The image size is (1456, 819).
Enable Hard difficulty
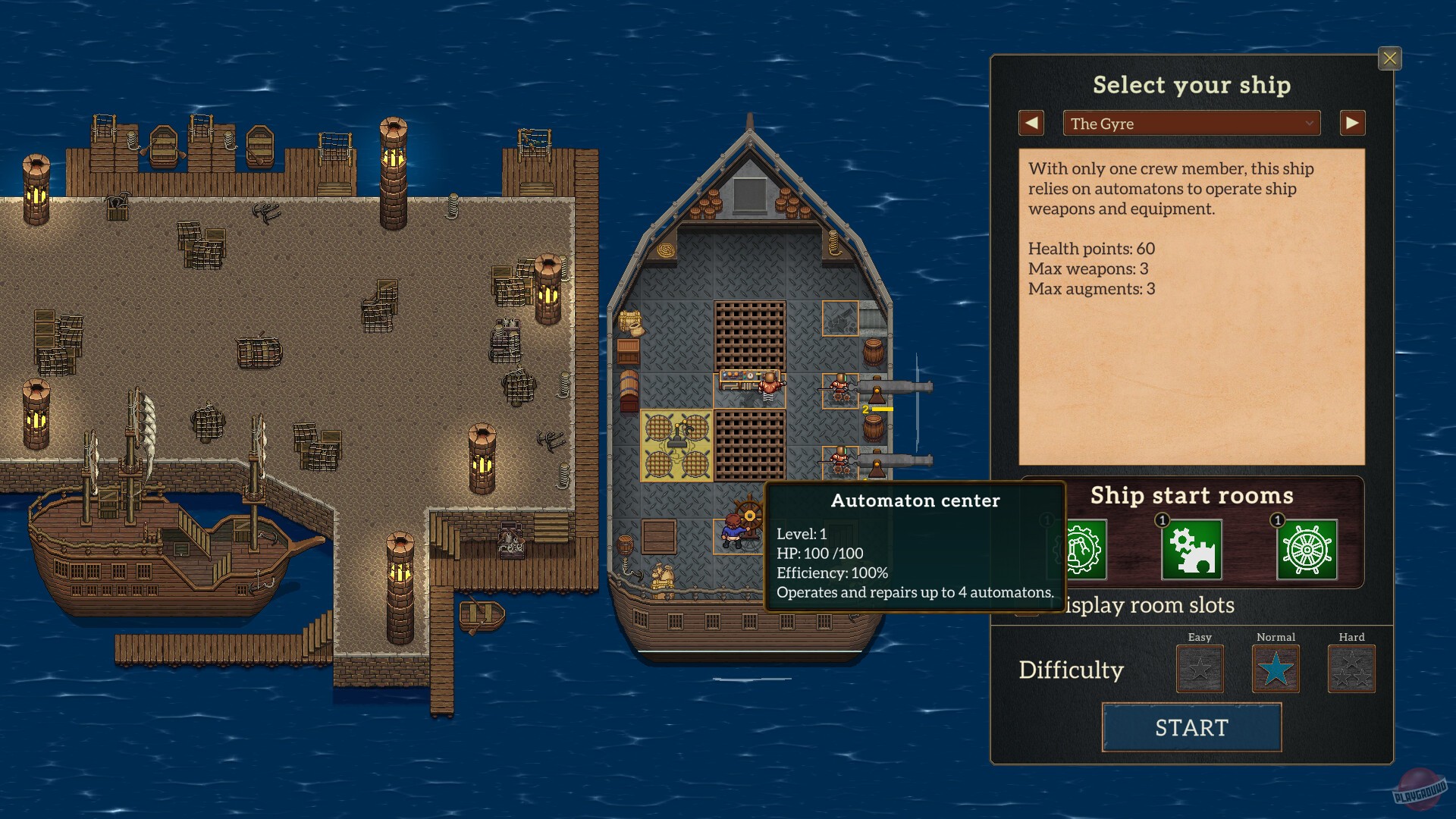click(x=1351, y=670)
